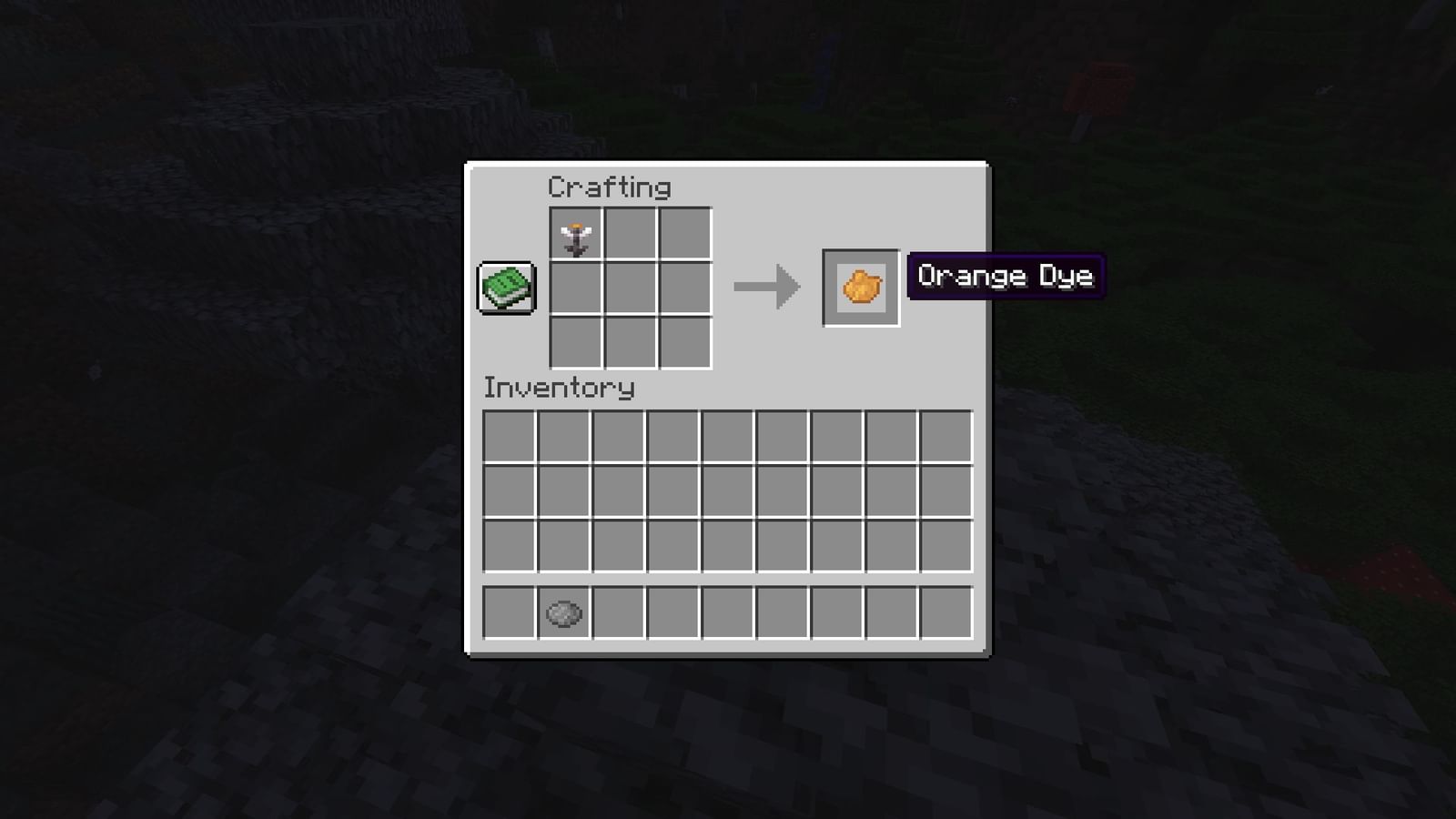Click the top-right inventory storage slot
Screen dimensions: 1456x819
tap(946, 437)
